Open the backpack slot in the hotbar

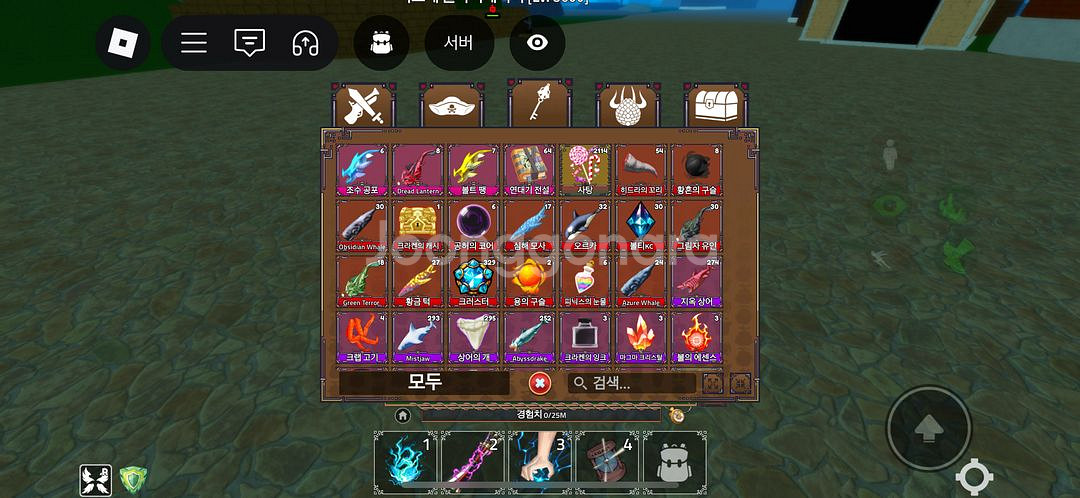(x=675, y=463)
